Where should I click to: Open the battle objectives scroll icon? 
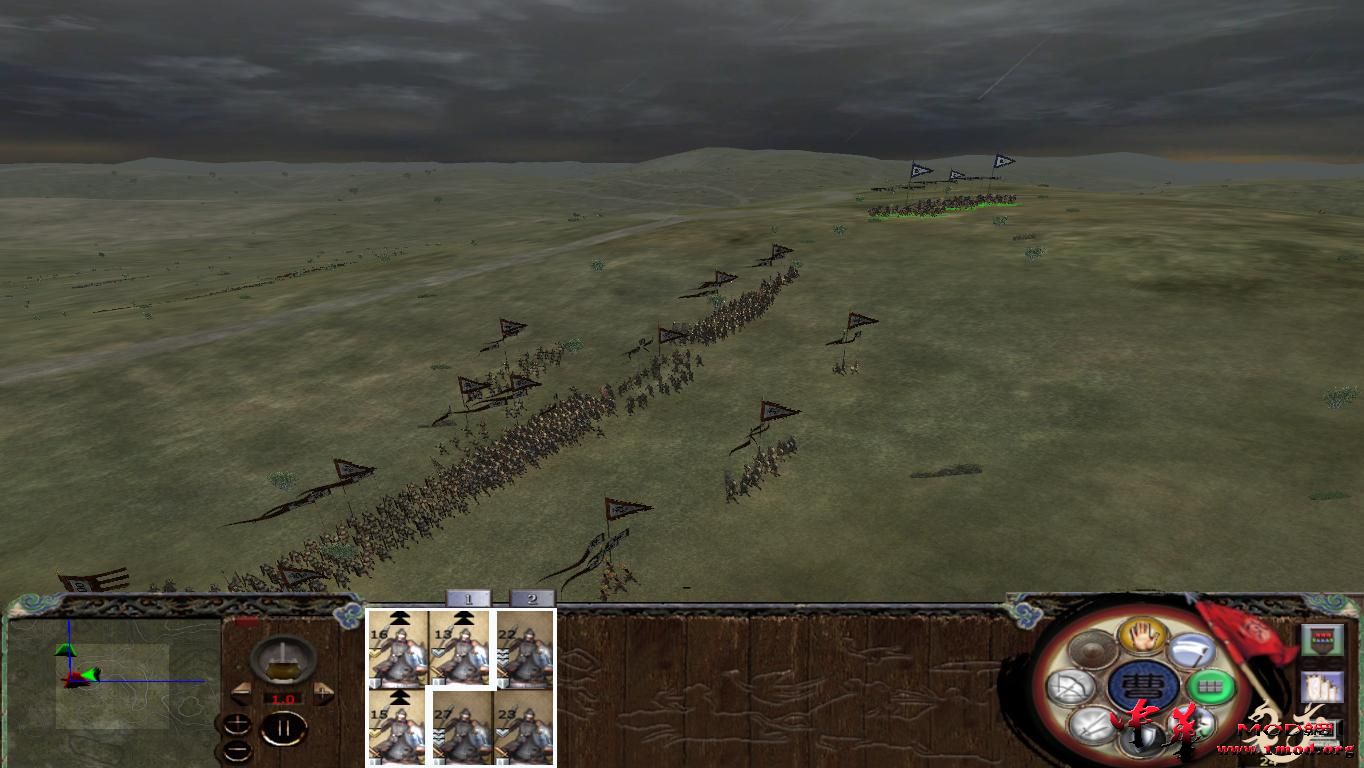click(1322, 688)
